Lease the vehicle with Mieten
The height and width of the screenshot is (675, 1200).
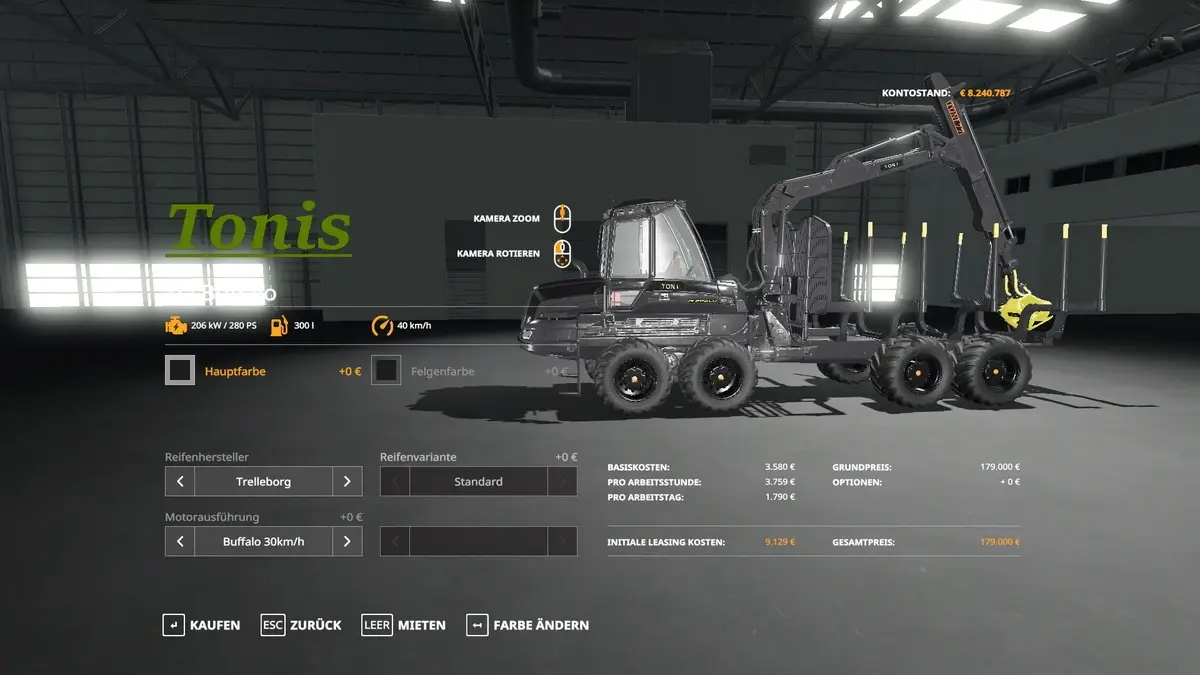pyautogui.click(x=404, y=625)
